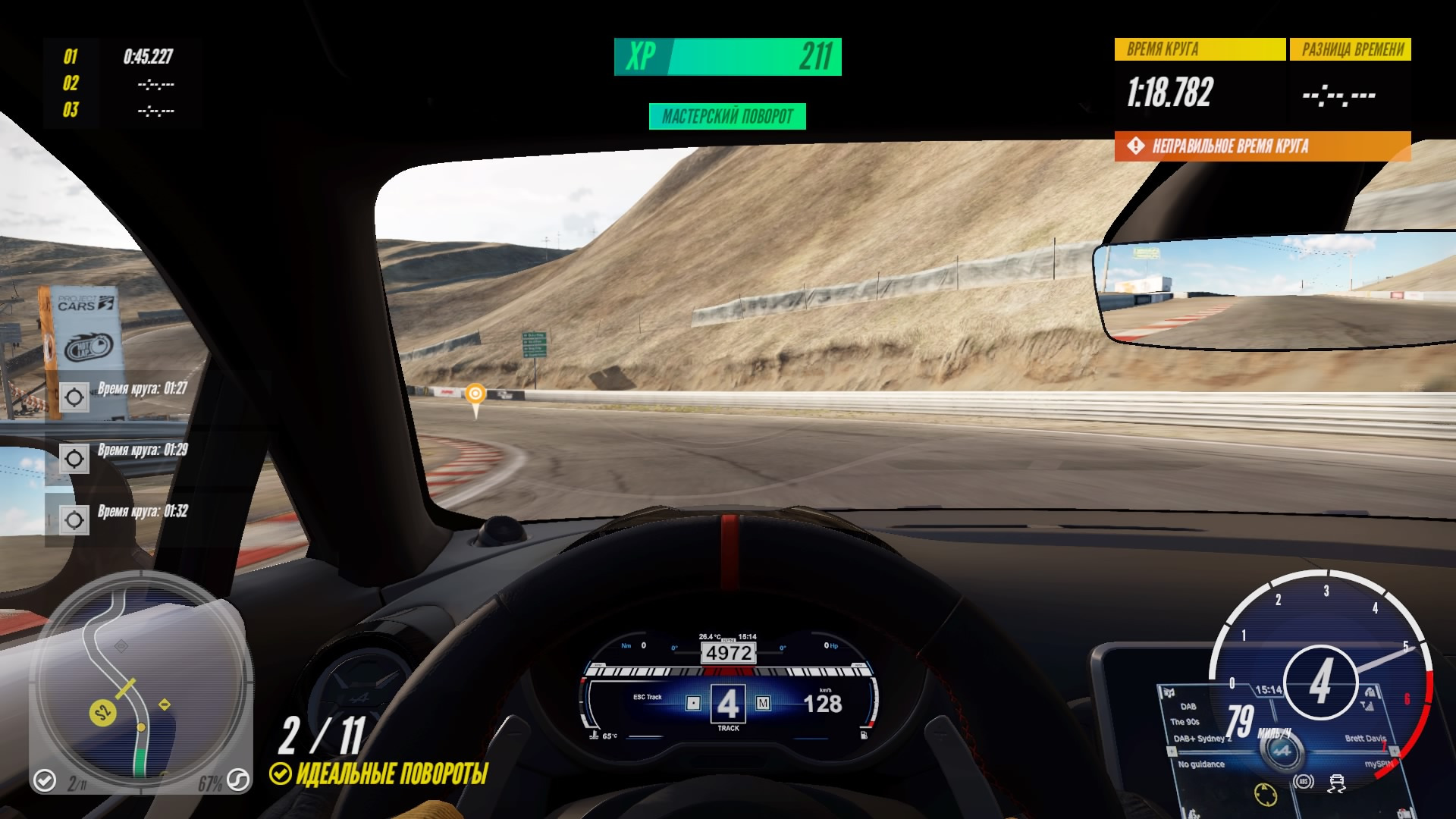
Task: Click the yellow S2 sector marker on minimap
Action: pos(102,713)
